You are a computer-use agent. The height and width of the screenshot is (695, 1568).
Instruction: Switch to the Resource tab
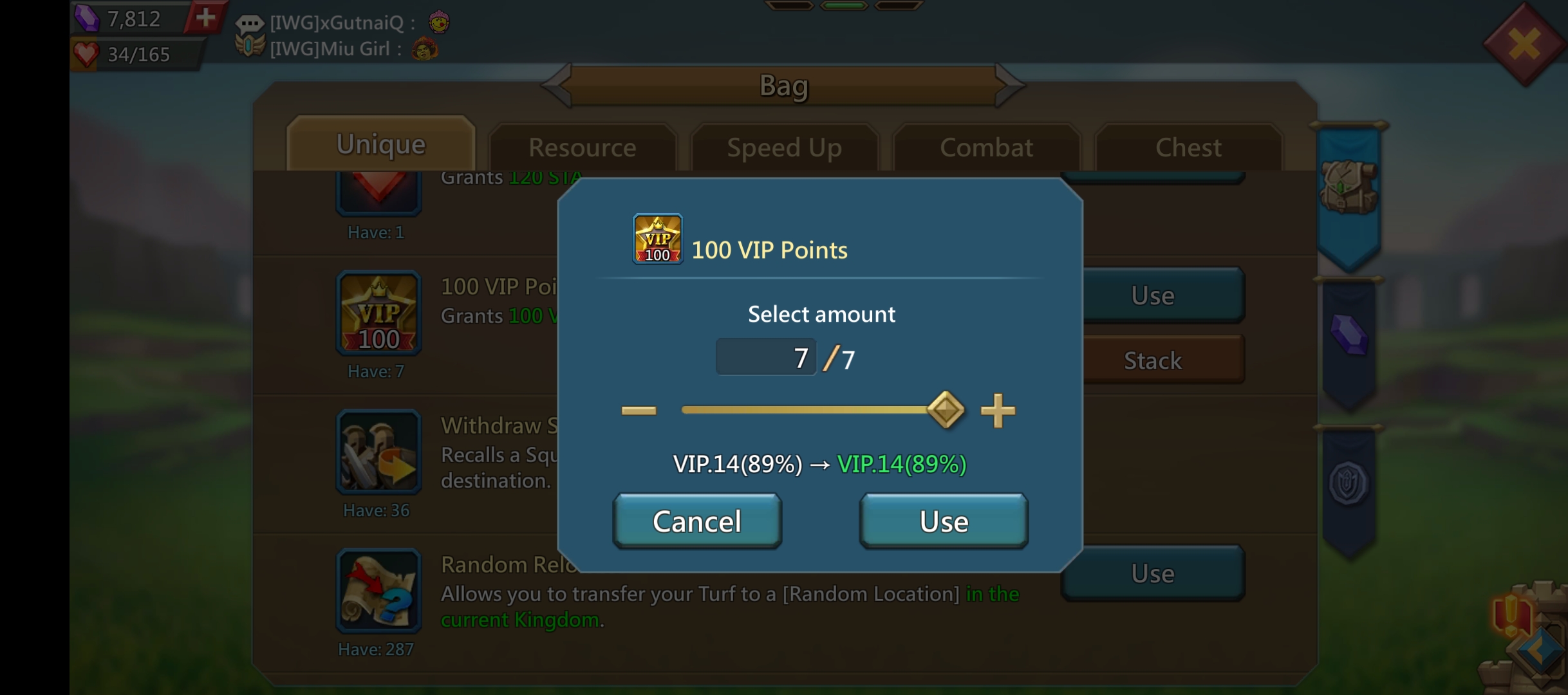(583, 147)
